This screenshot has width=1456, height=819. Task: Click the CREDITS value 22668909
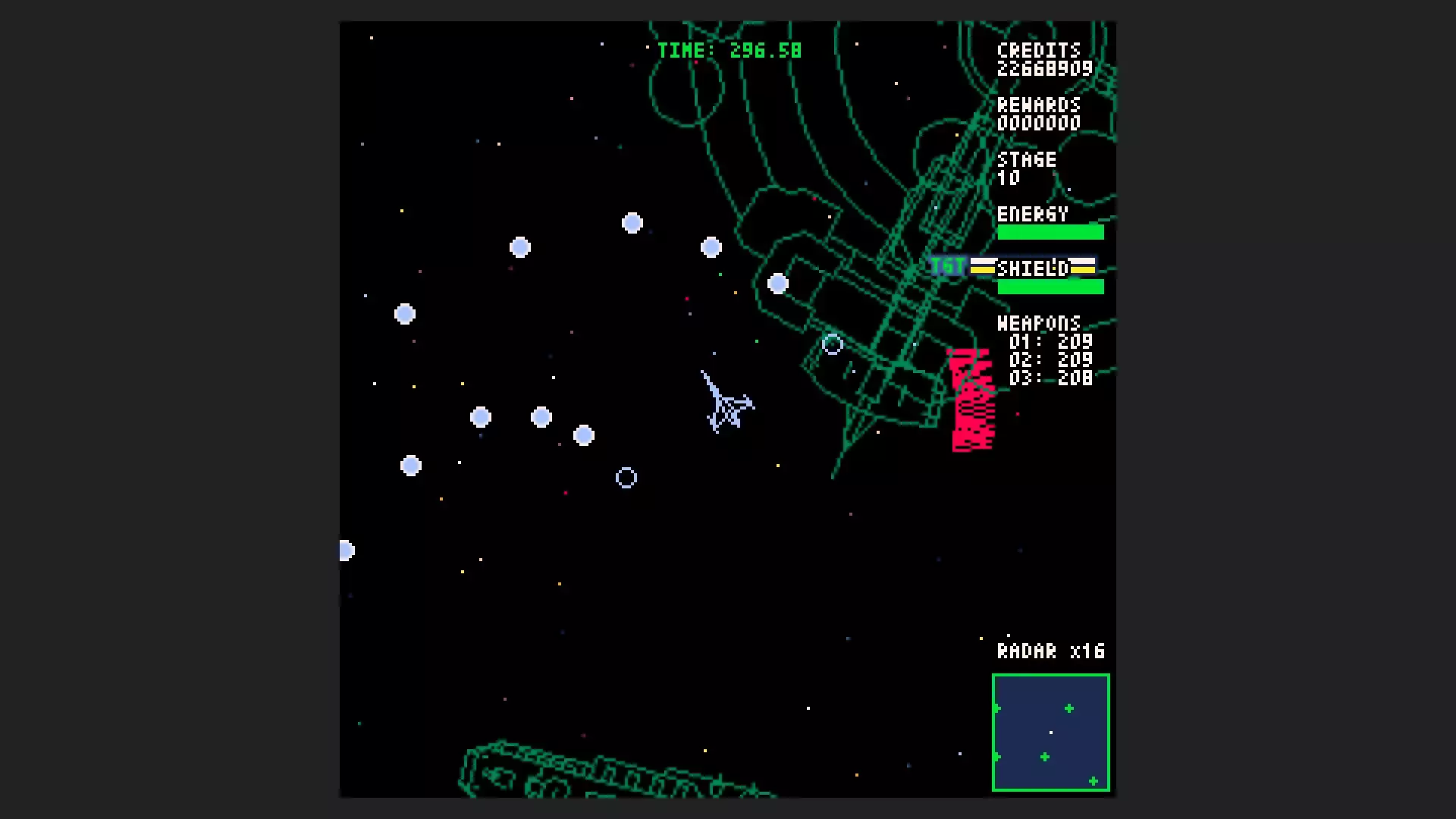(x=1044, y=67)
